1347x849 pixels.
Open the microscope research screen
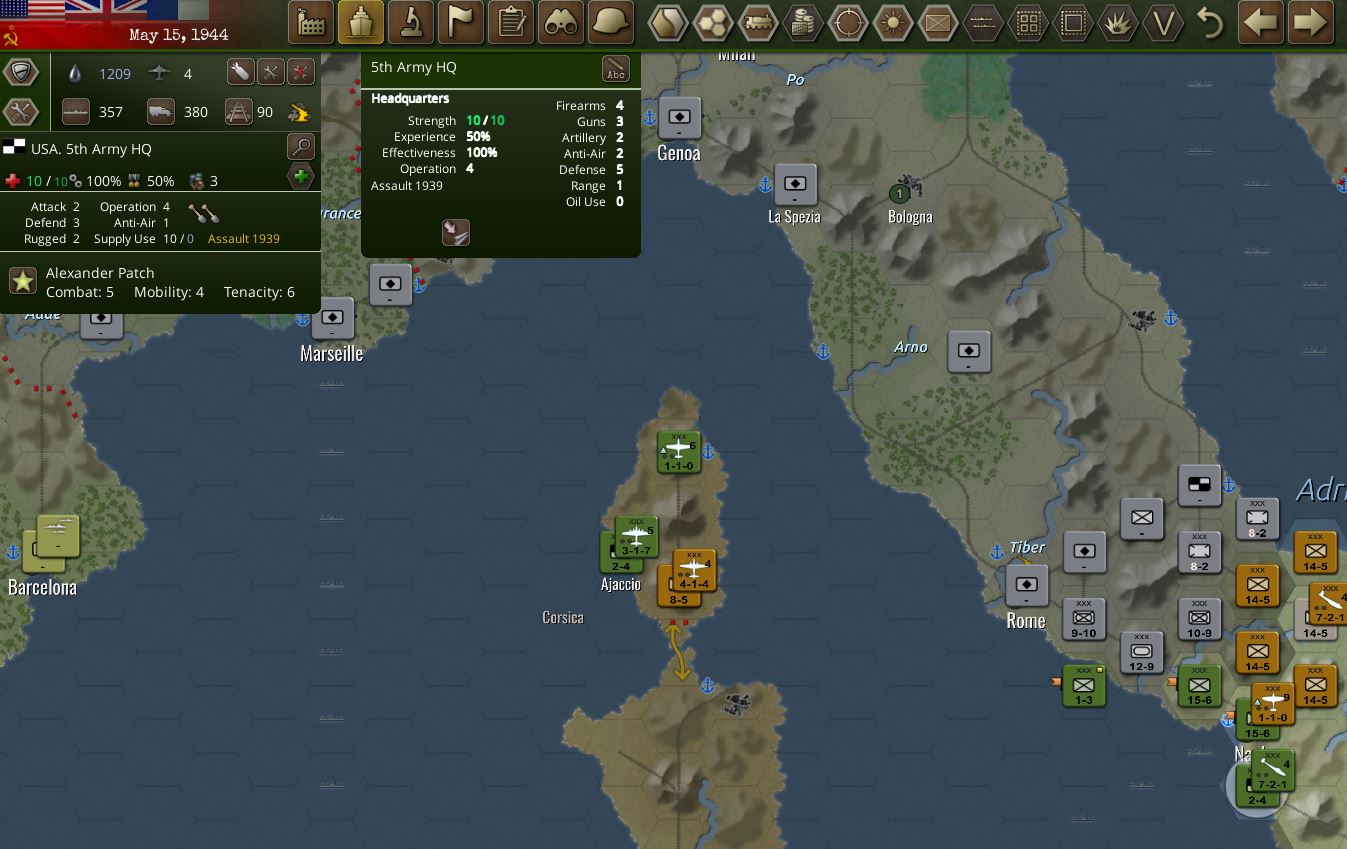[x=411, y=22]
